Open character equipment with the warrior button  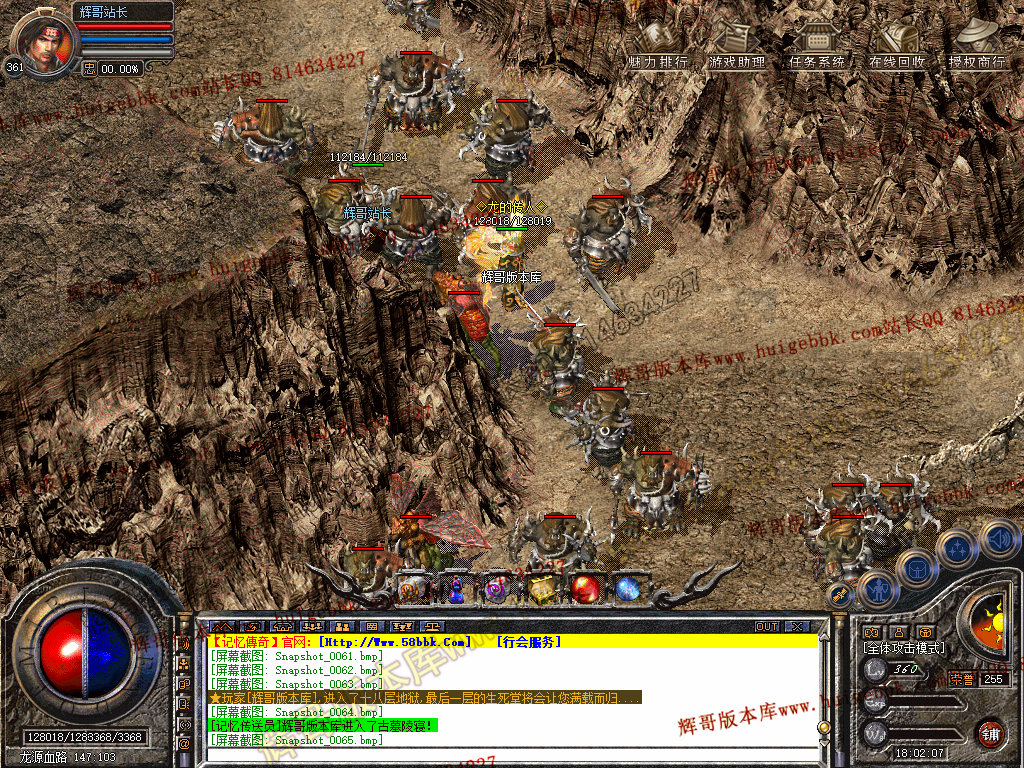pos(877,589)
